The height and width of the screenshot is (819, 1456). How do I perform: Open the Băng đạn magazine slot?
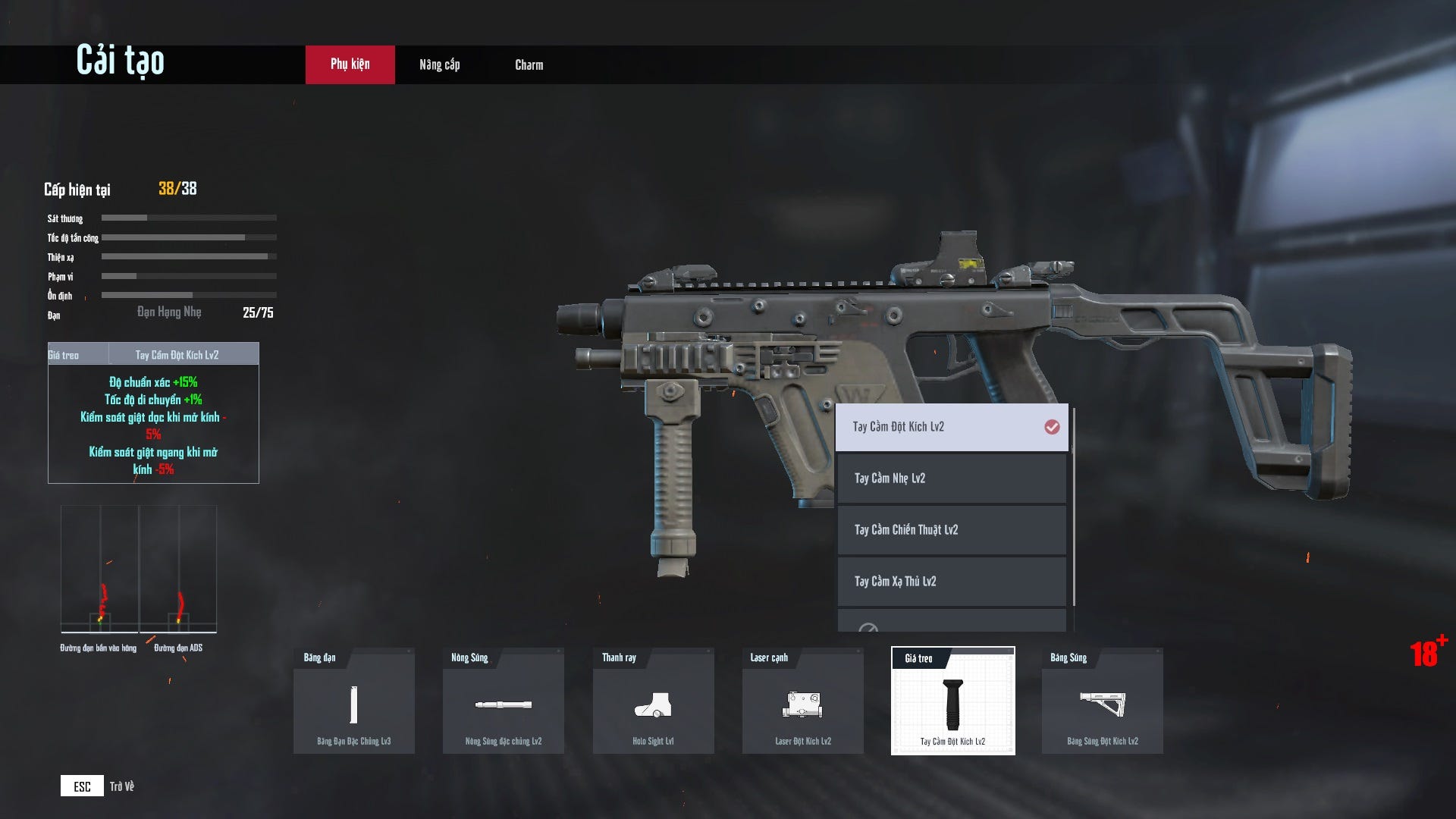pyautogui.click(x=353, y=701)
